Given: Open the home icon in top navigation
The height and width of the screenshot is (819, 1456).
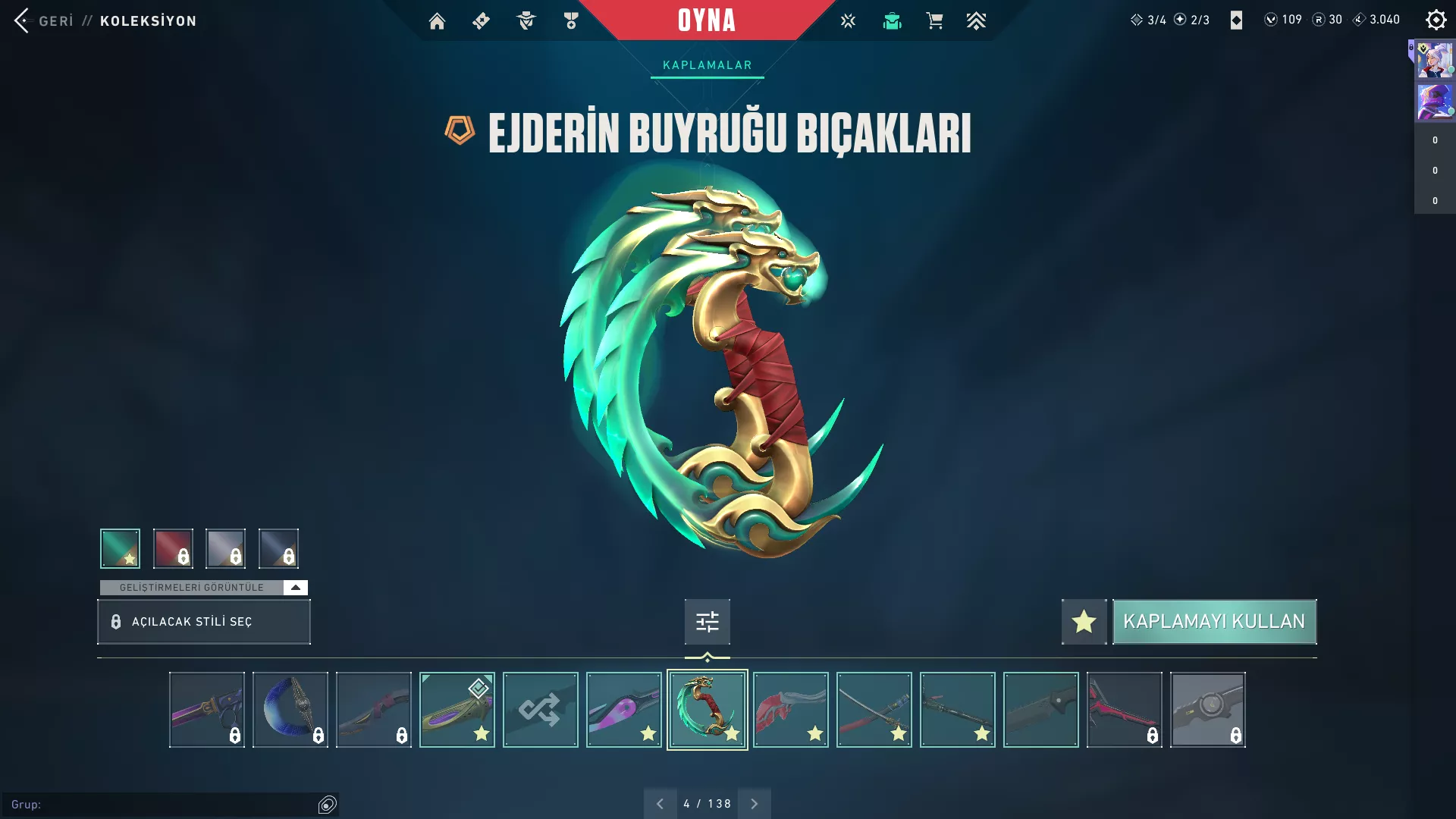Looking at the screenshot, I should [x=437, y=21].
